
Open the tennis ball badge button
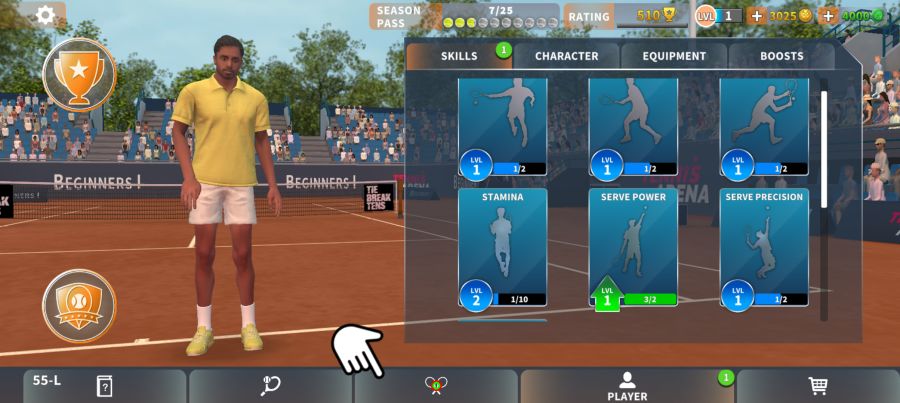click(x=79, y=304)
